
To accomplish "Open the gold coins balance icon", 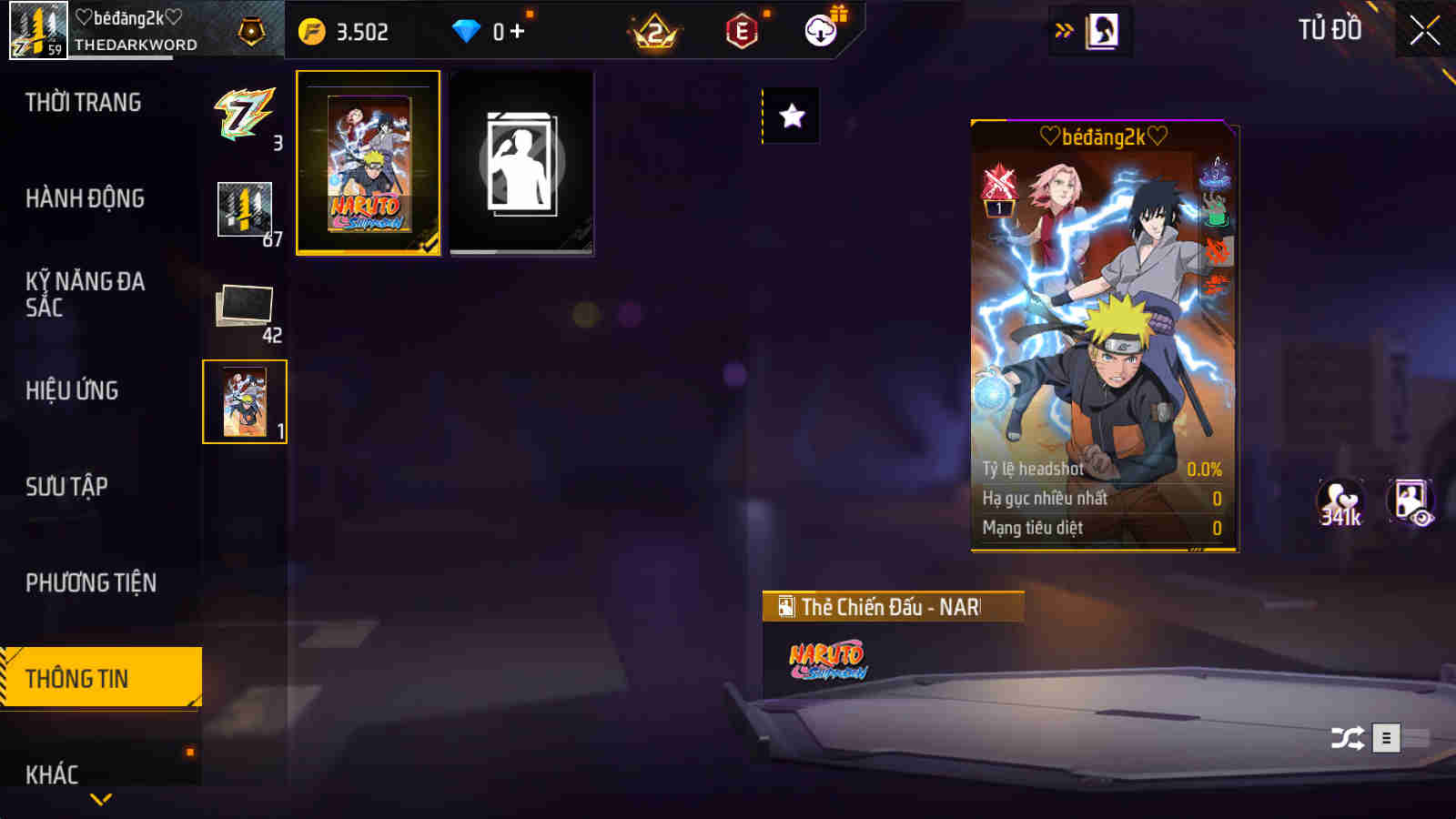I will coord(309,29).
